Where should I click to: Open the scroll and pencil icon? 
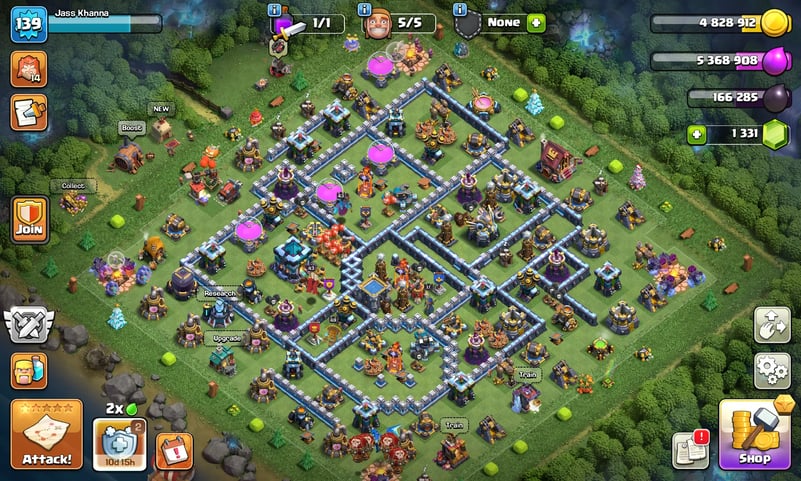27,112
